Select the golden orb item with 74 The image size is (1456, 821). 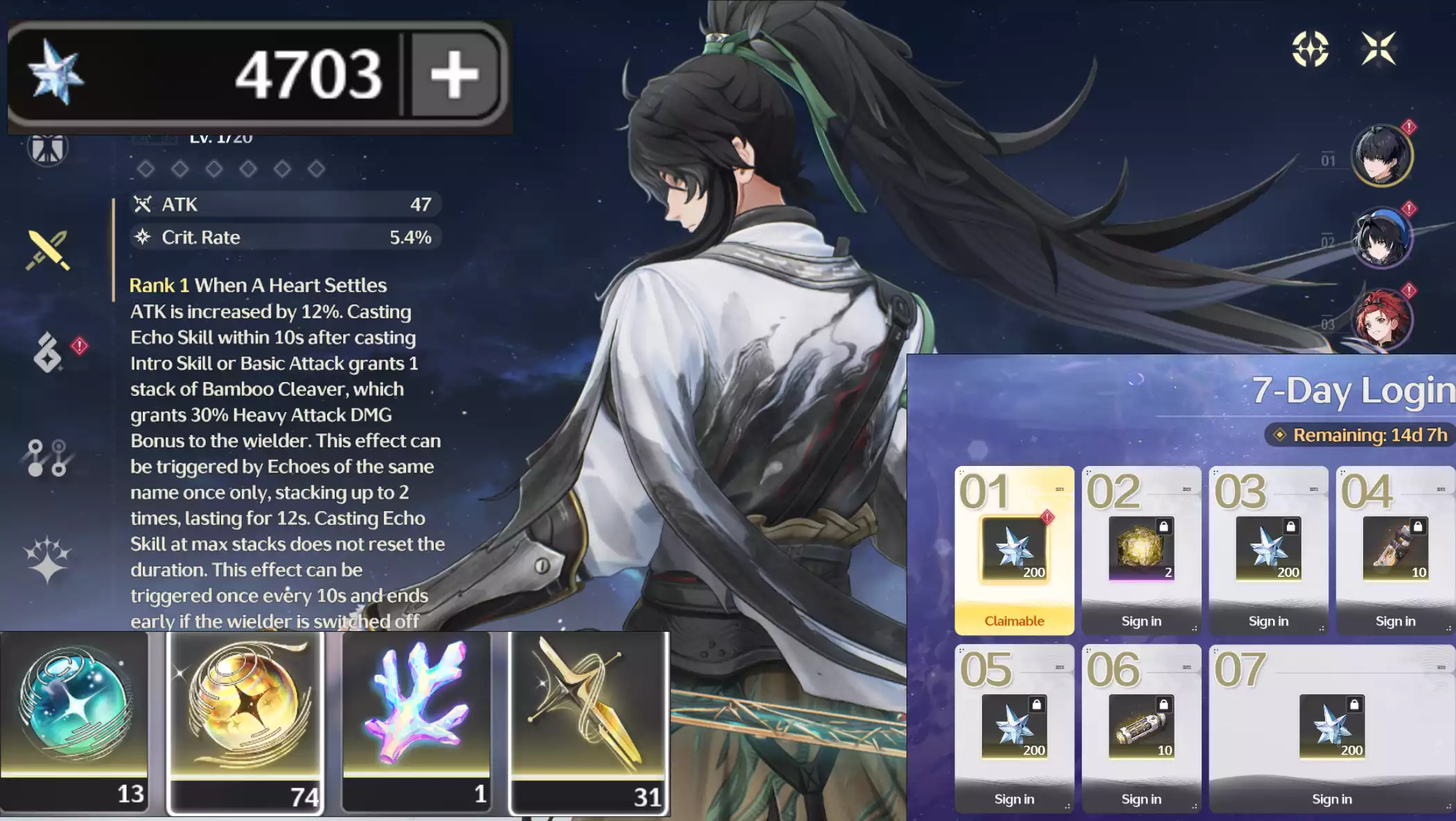(x=246, y=721)
